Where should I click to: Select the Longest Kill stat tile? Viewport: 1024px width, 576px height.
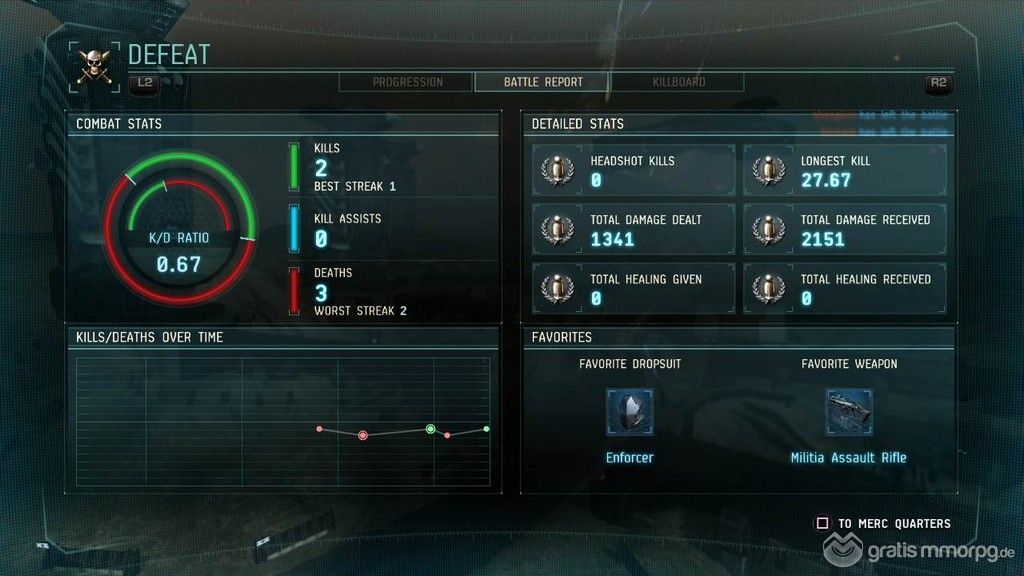[x=843, y=170]
